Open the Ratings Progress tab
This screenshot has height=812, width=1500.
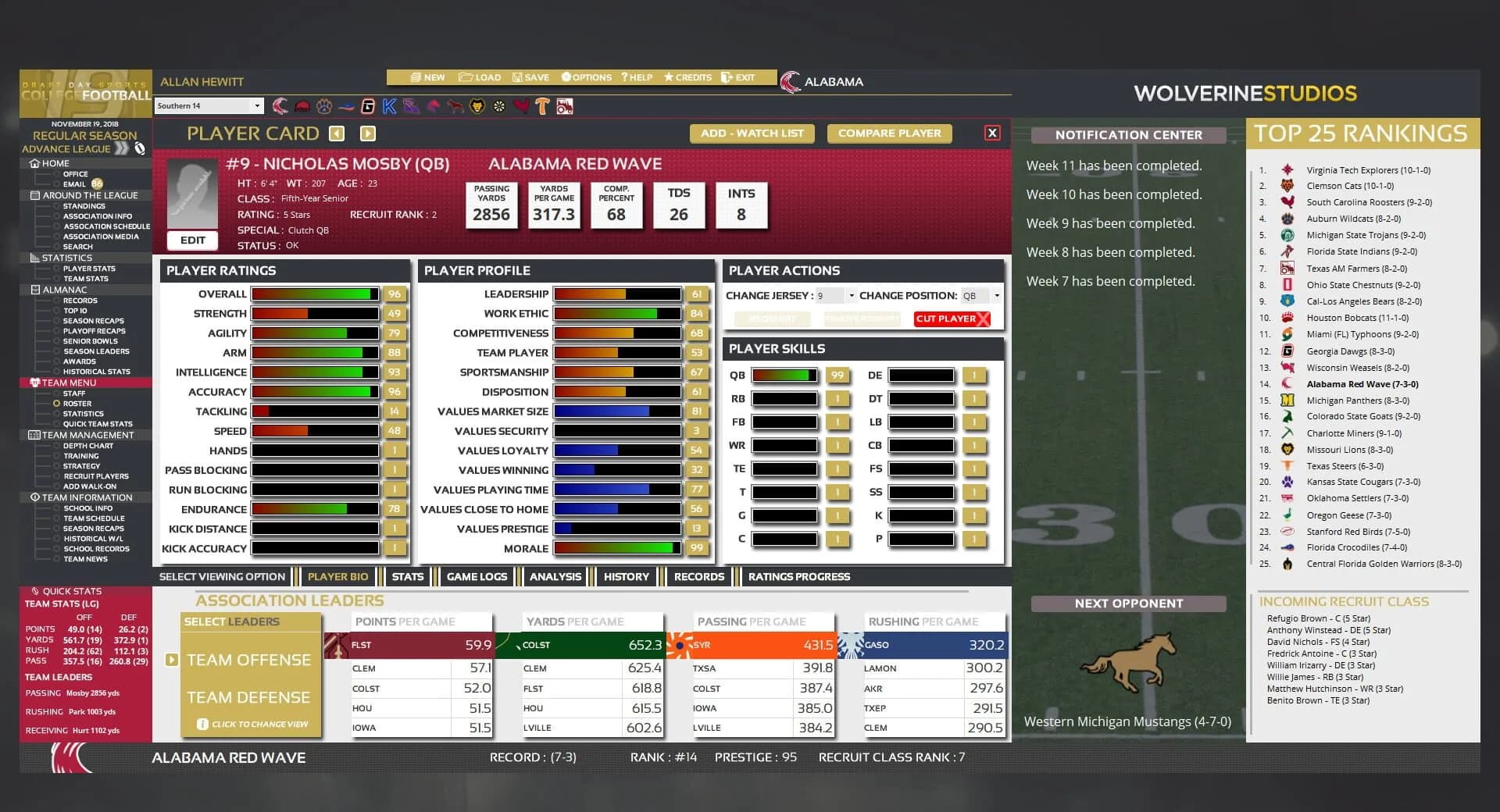[x=798, y=576]
